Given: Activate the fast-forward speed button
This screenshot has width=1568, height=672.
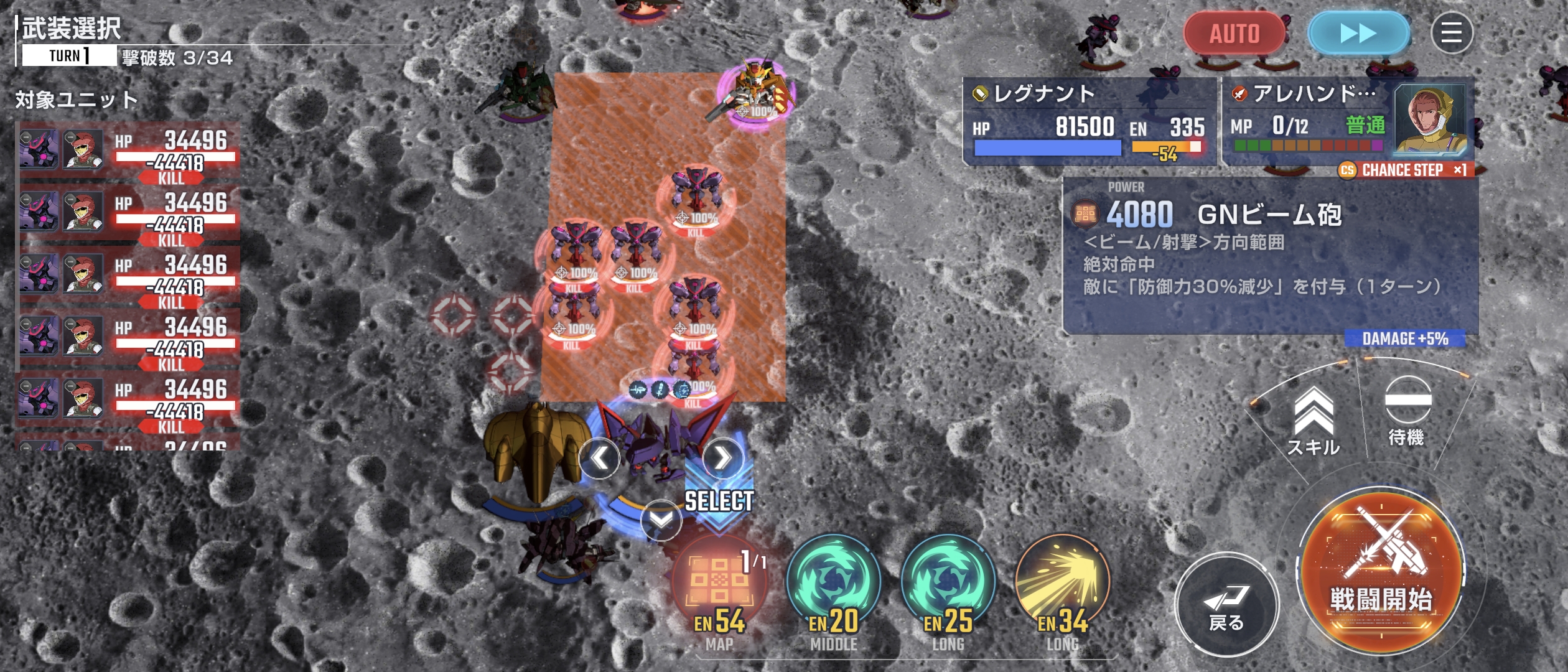Looking at the screenshot, I should pos(1358,33).
